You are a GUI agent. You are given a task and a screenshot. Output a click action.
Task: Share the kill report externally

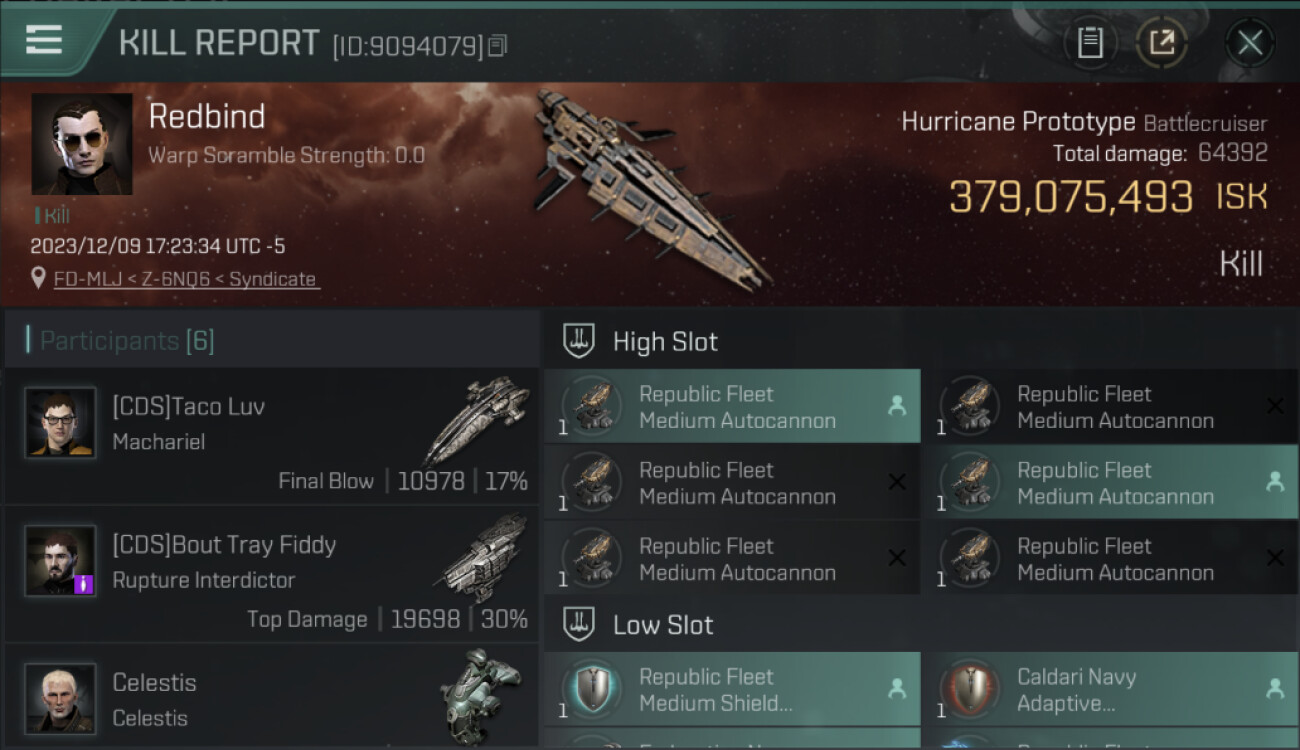1161,43
